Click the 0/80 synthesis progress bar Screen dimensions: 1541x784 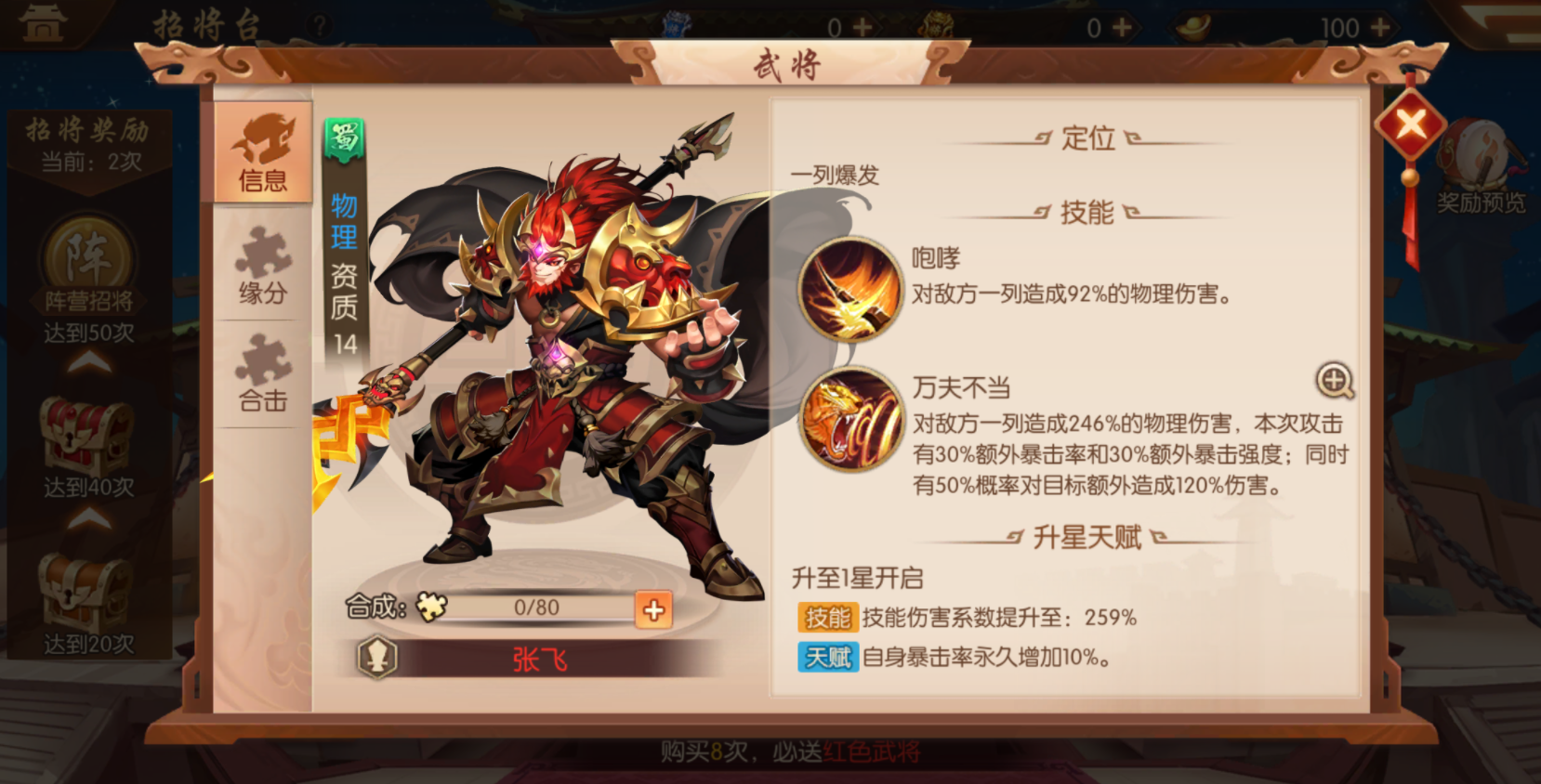coord(537,608)
